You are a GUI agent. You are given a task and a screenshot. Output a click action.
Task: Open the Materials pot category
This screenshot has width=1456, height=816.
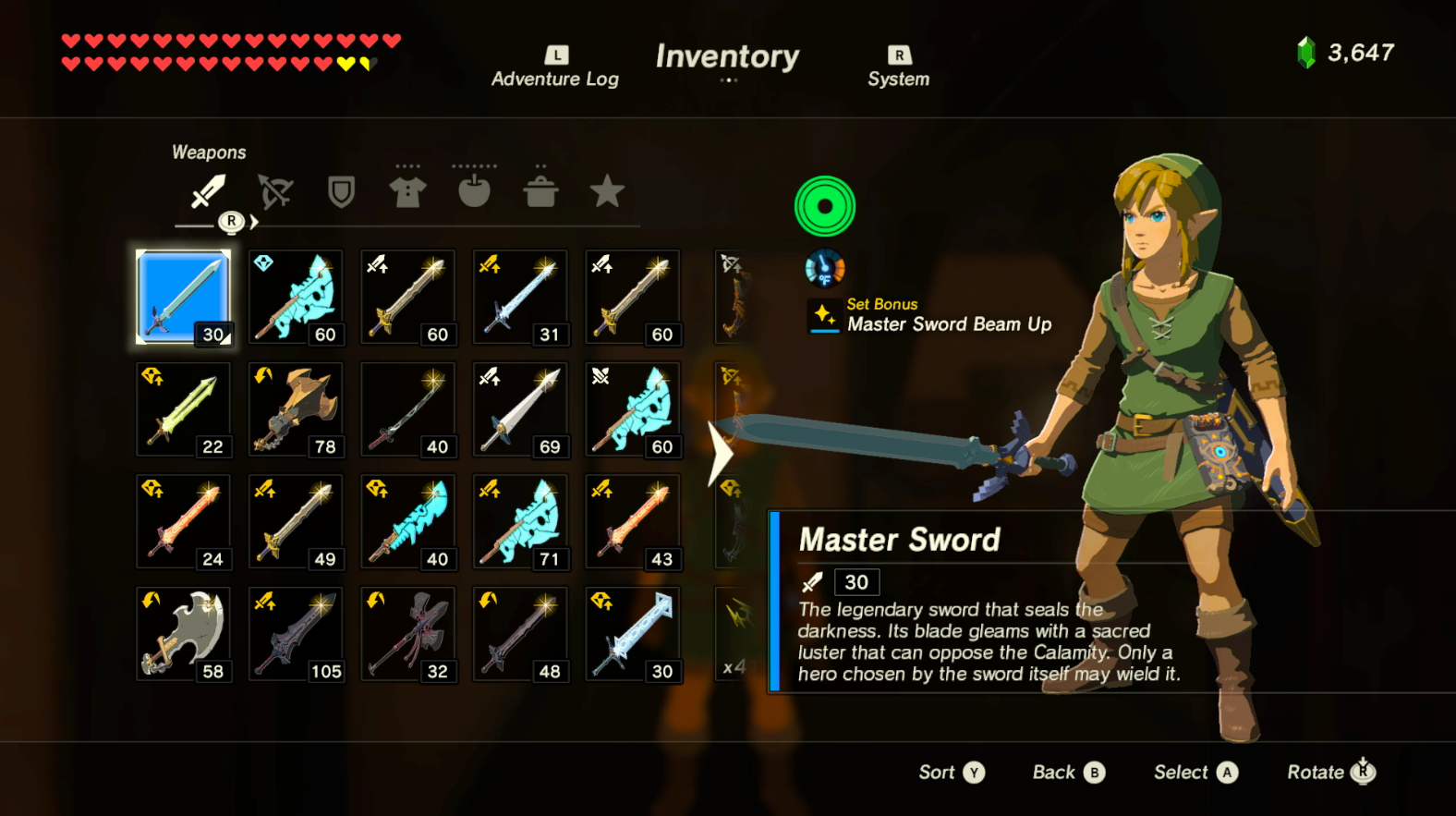pos(541,189)
